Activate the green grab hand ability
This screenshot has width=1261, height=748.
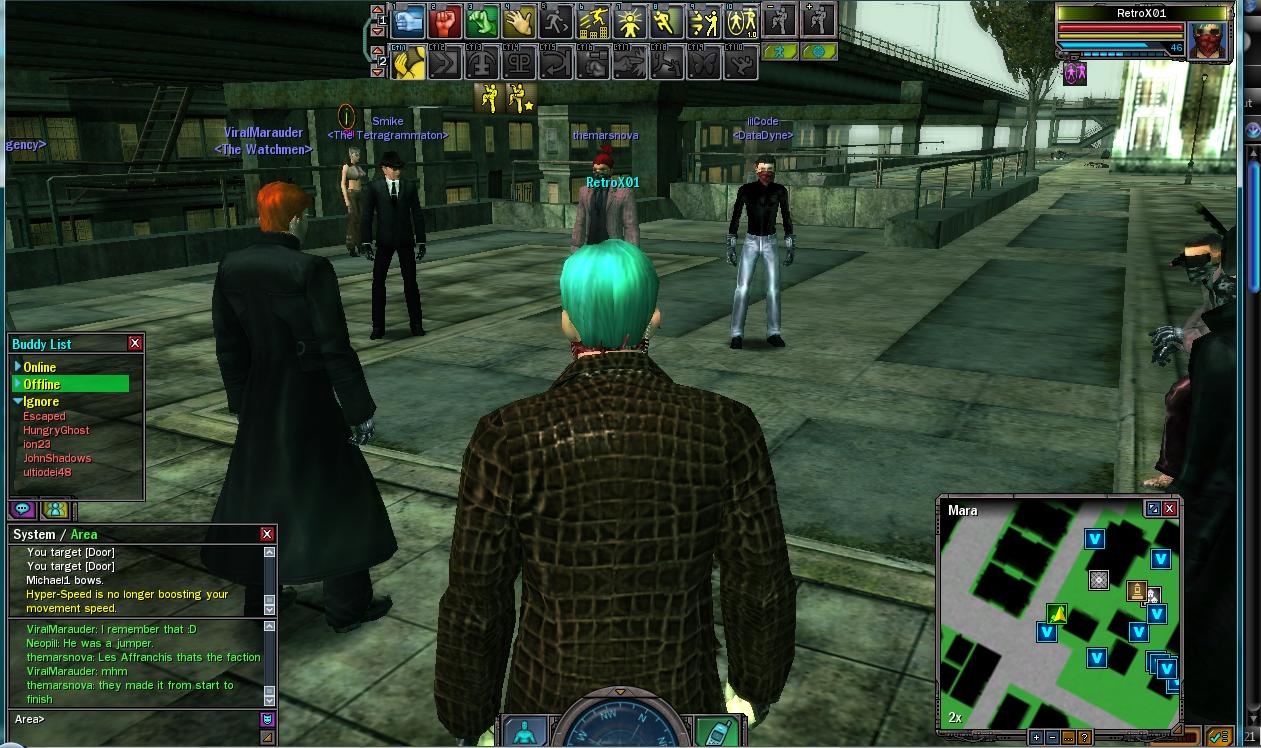(483, 21)
